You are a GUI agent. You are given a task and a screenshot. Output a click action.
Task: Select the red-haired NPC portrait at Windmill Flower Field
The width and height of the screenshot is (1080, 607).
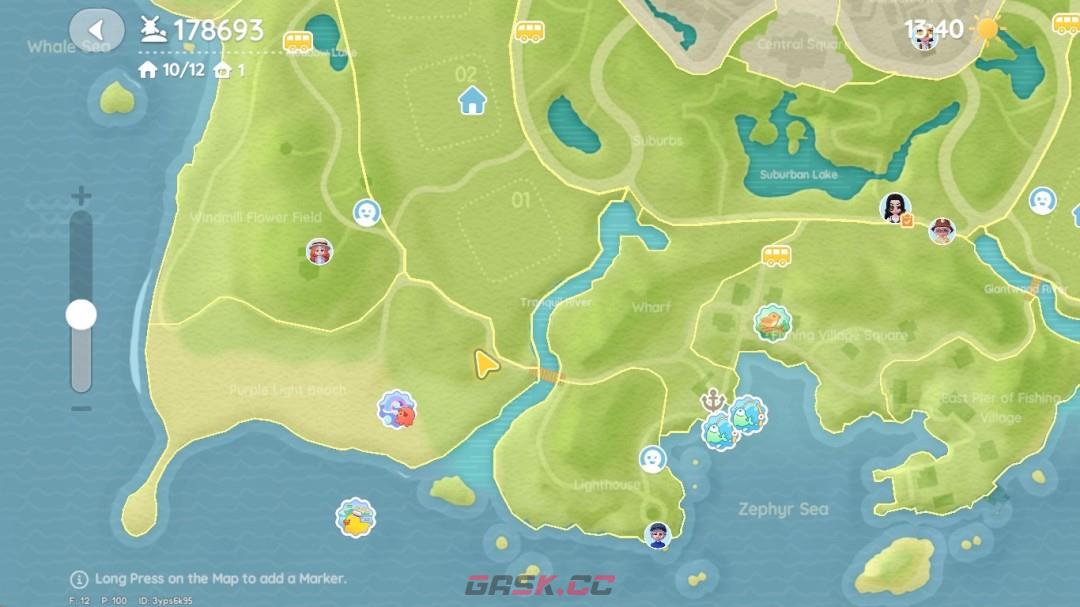point(319,251)
